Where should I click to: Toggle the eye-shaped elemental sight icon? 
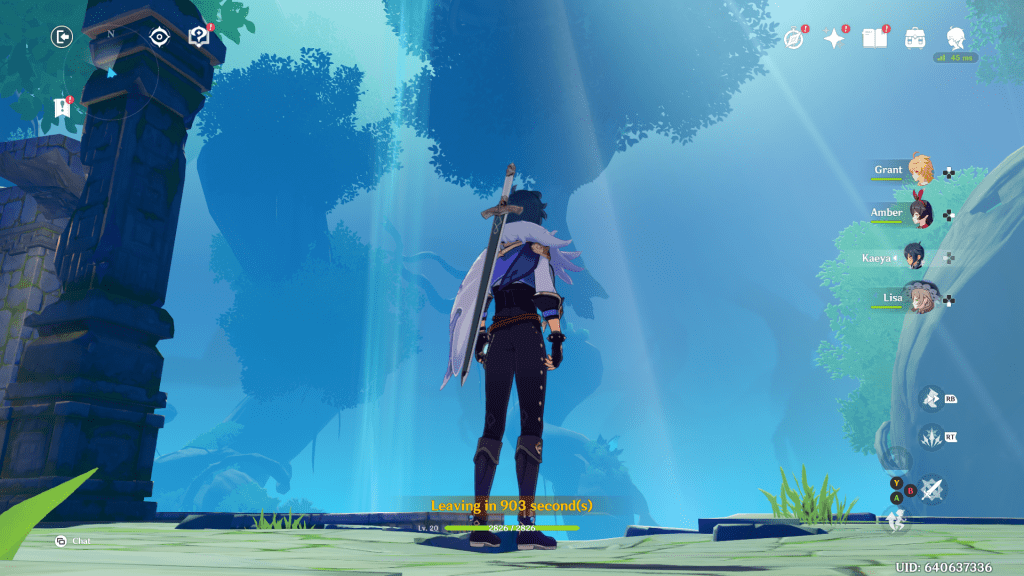coord(159,38)
